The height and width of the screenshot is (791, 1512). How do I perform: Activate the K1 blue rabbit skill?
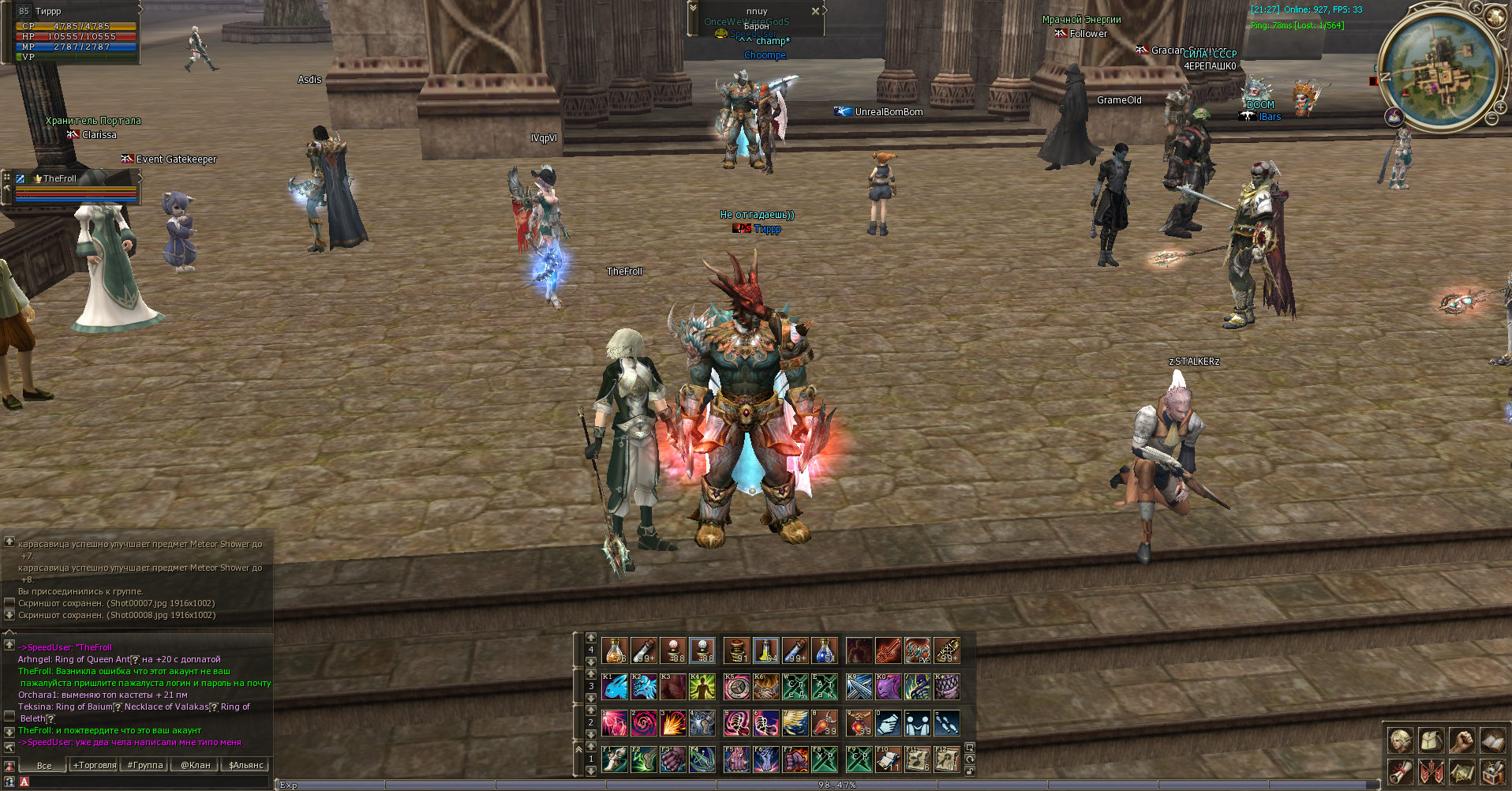[x=614, y=687]
